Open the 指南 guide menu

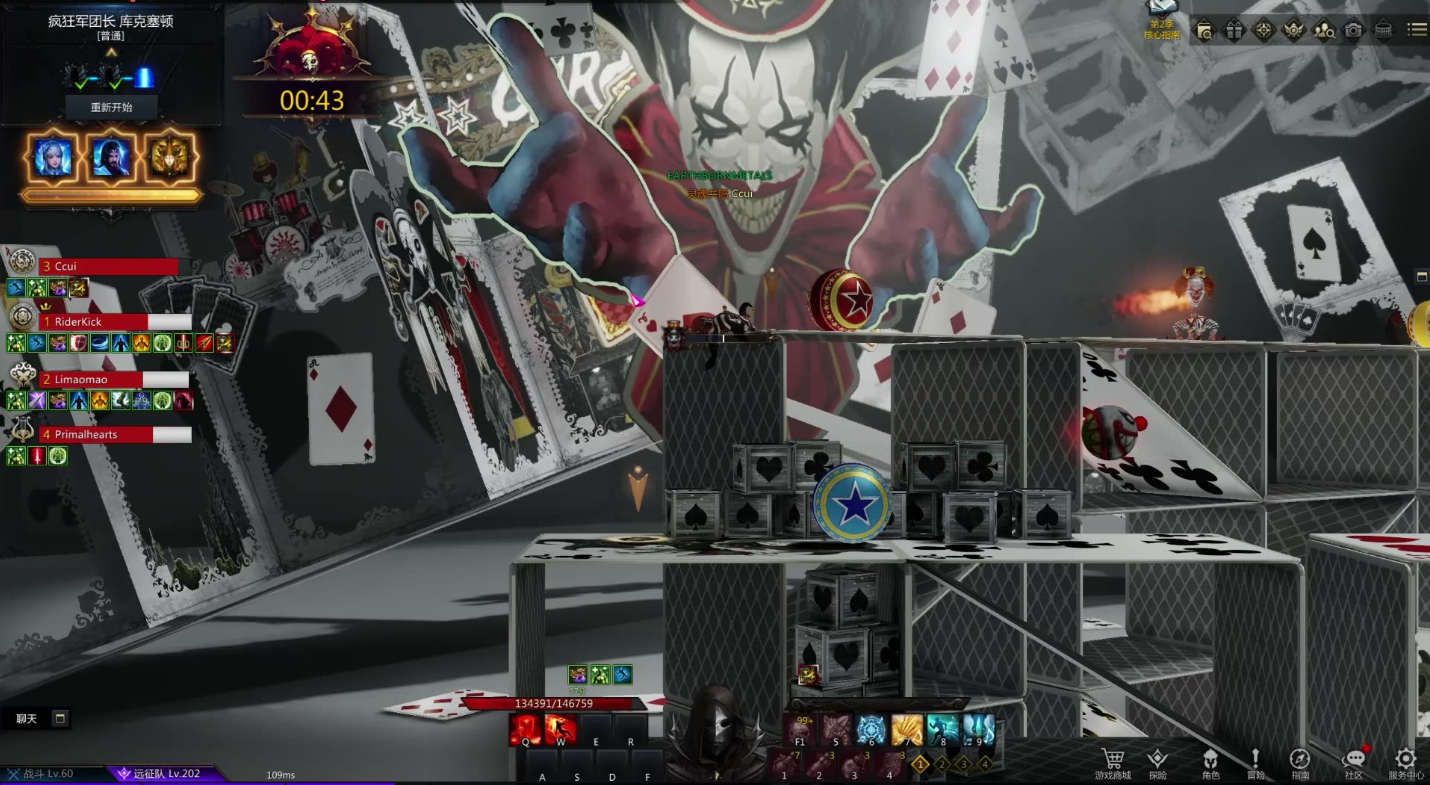tap(1300, 762)
